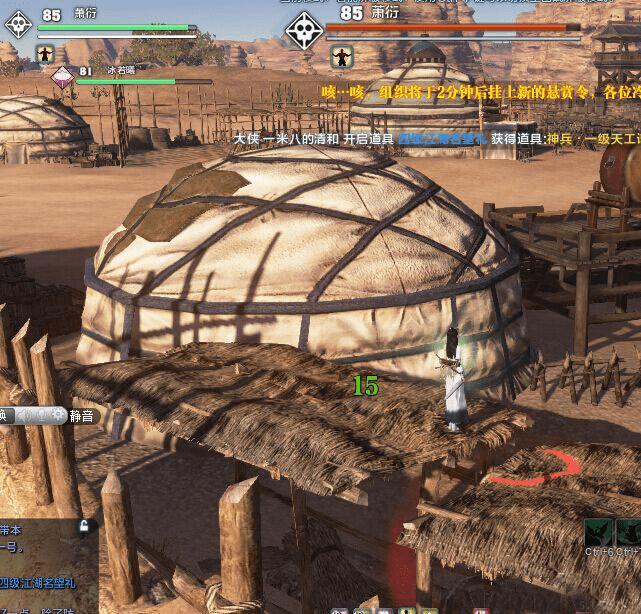
Task: Select party member 冰若曦 portrait
Action: tap(63, 77)
